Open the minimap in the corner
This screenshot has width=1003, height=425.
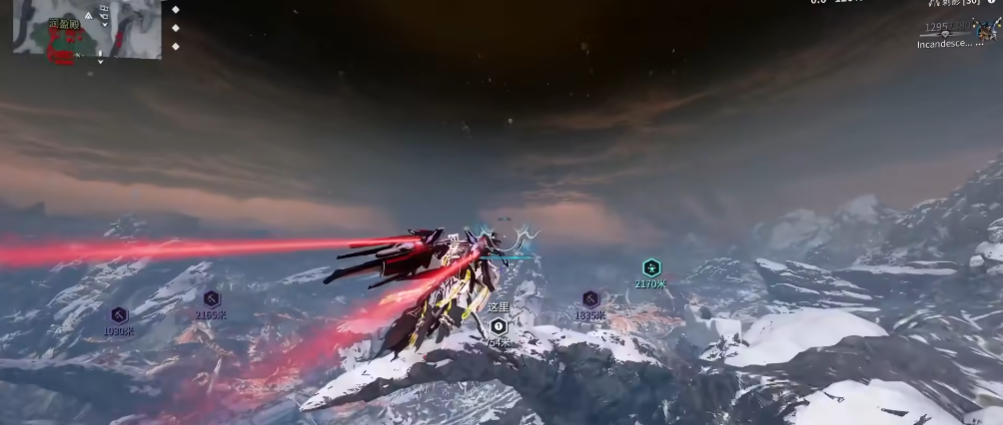click(85, 28)
